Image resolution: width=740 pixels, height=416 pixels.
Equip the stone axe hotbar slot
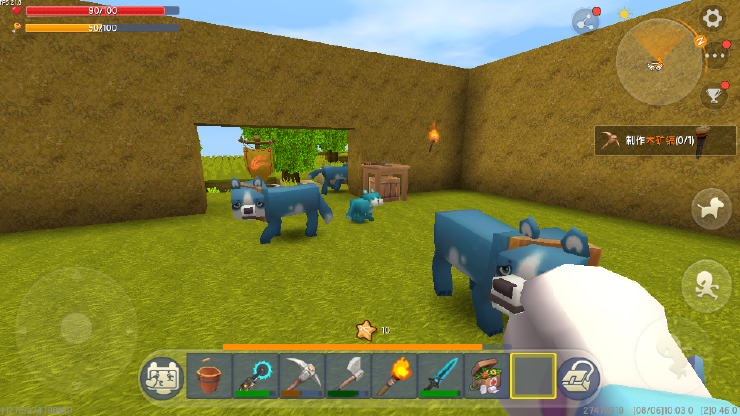tap(347, 377)
